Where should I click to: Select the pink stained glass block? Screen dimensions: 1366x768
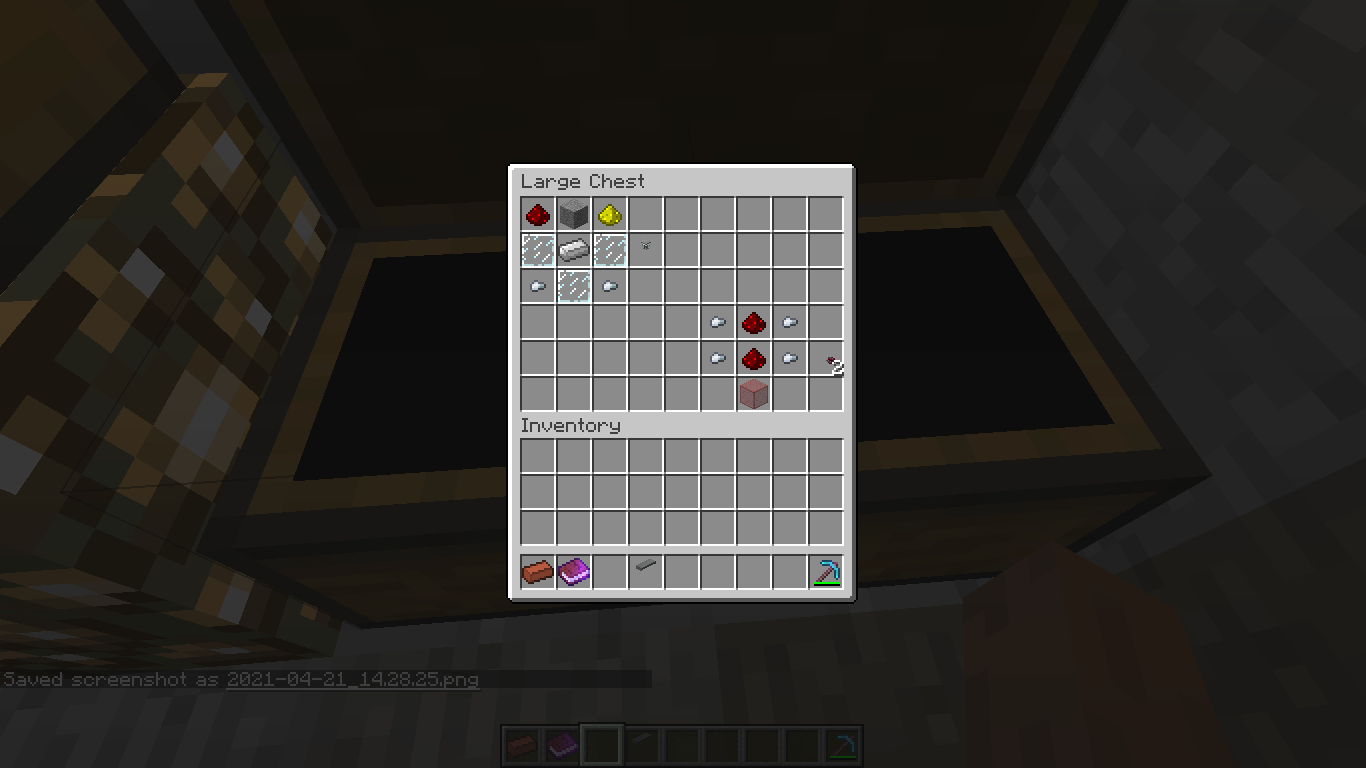(754, 394)
